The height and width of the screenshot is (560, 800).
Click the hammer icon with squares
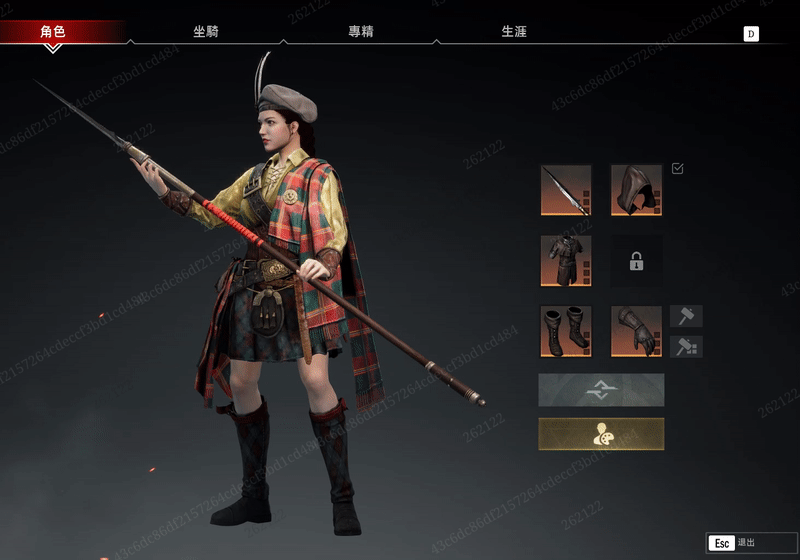click(x=686, y=347)
